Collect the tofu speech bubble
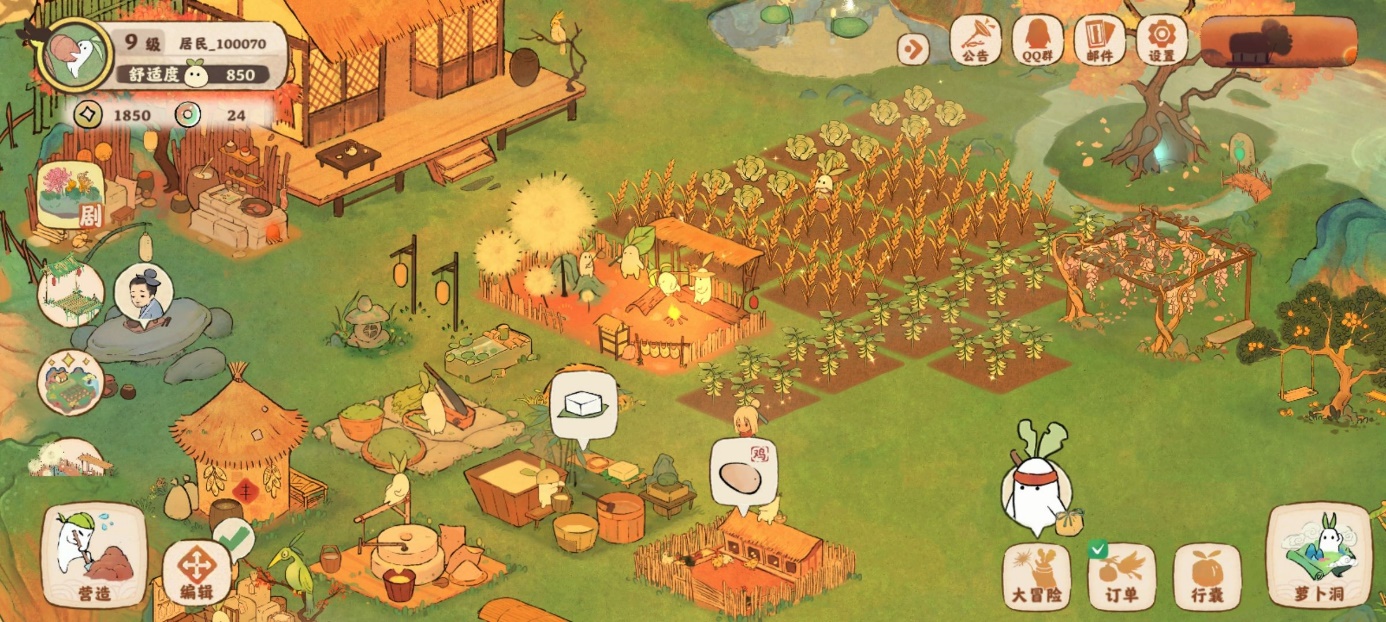This screenshot has height=622, width=1386. pyautogui.click(x=583, y=406)
